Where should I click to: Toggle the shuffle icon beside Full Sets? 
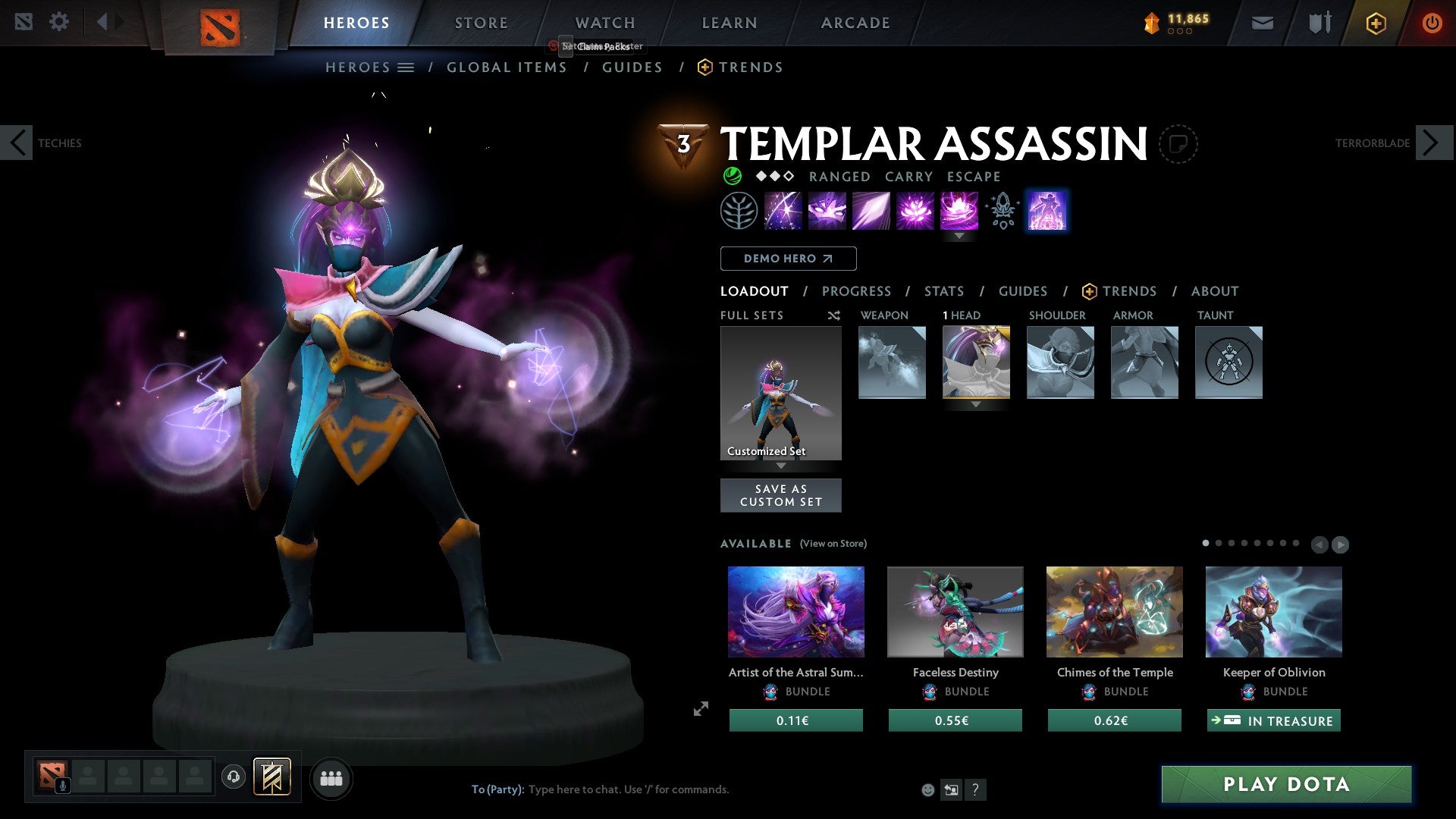click(833, 315)
